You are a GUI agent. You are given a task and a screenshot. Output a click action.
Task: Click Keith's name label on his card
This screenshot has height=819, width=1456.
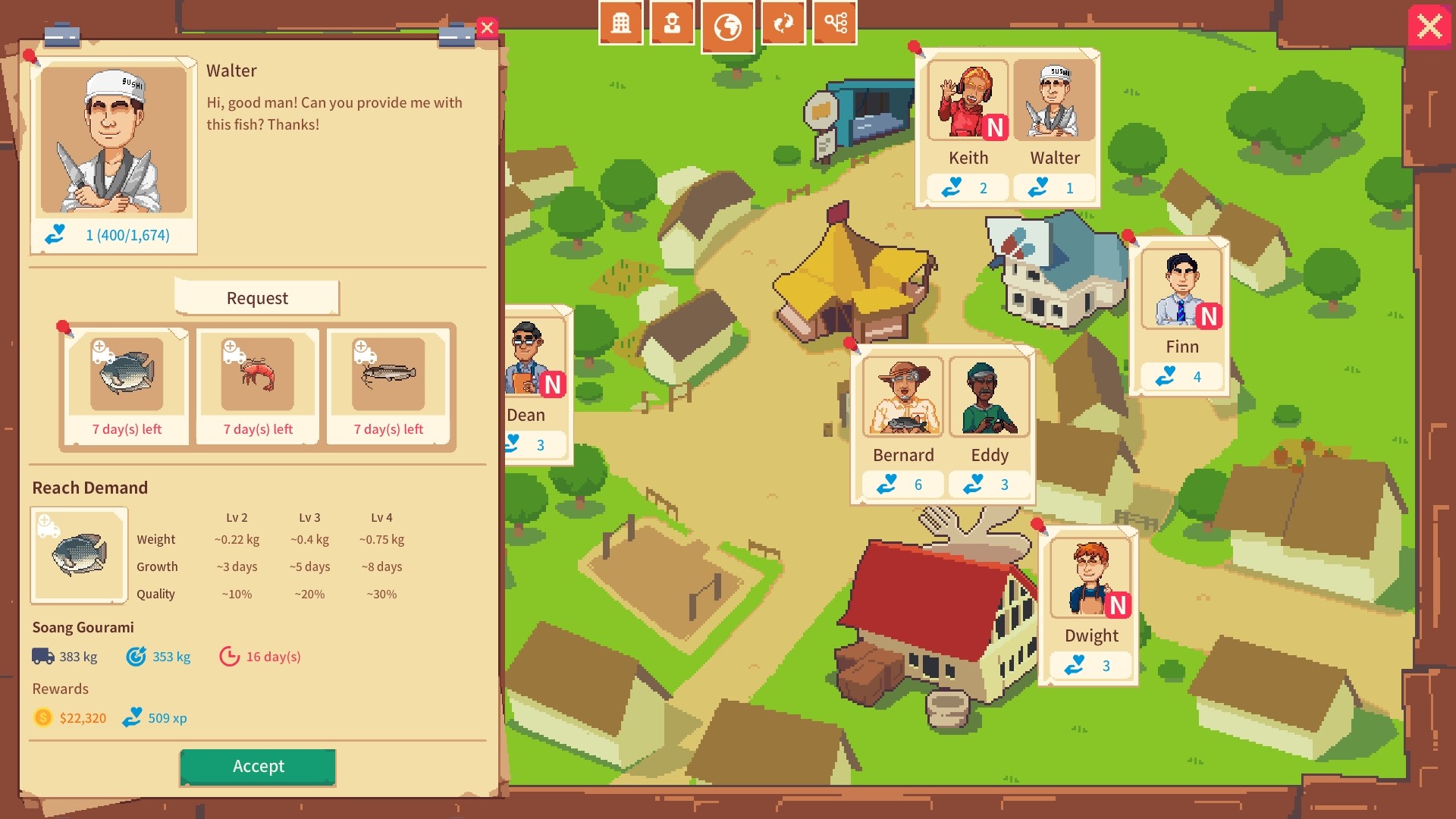(967, 158)
